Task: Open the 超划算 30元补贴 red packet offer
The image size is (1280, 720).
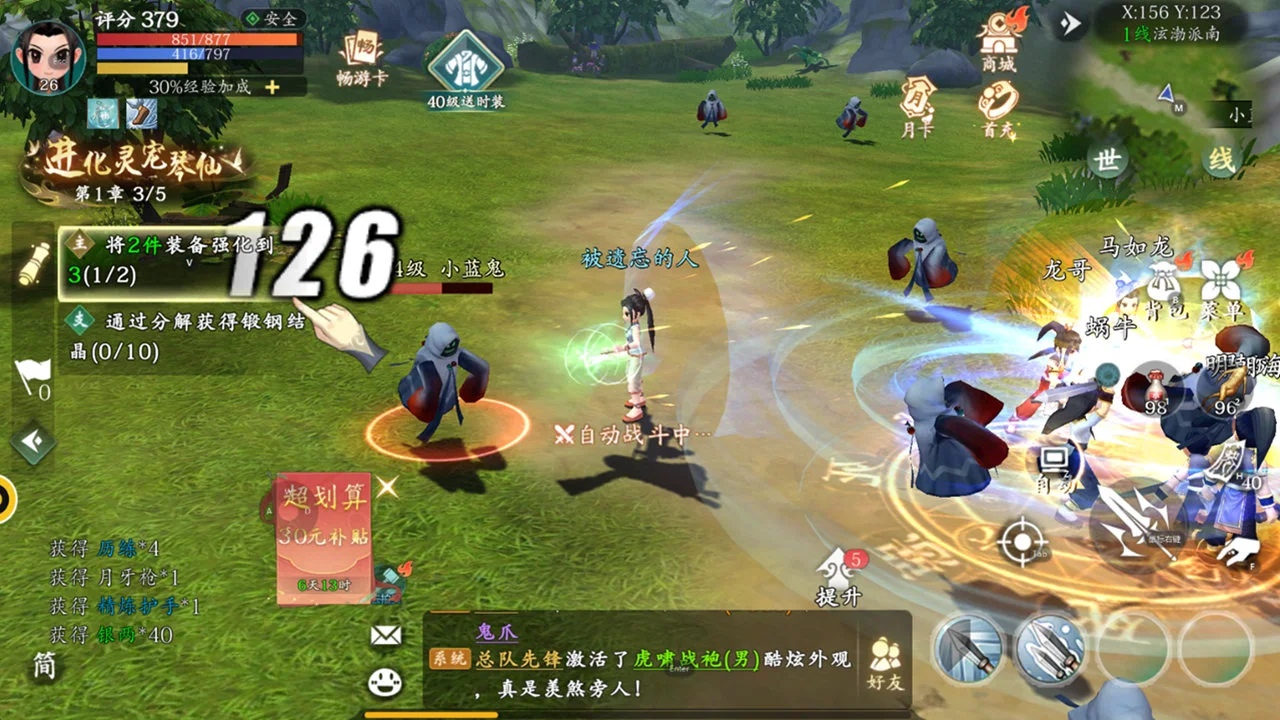Action: click(324, 538)
